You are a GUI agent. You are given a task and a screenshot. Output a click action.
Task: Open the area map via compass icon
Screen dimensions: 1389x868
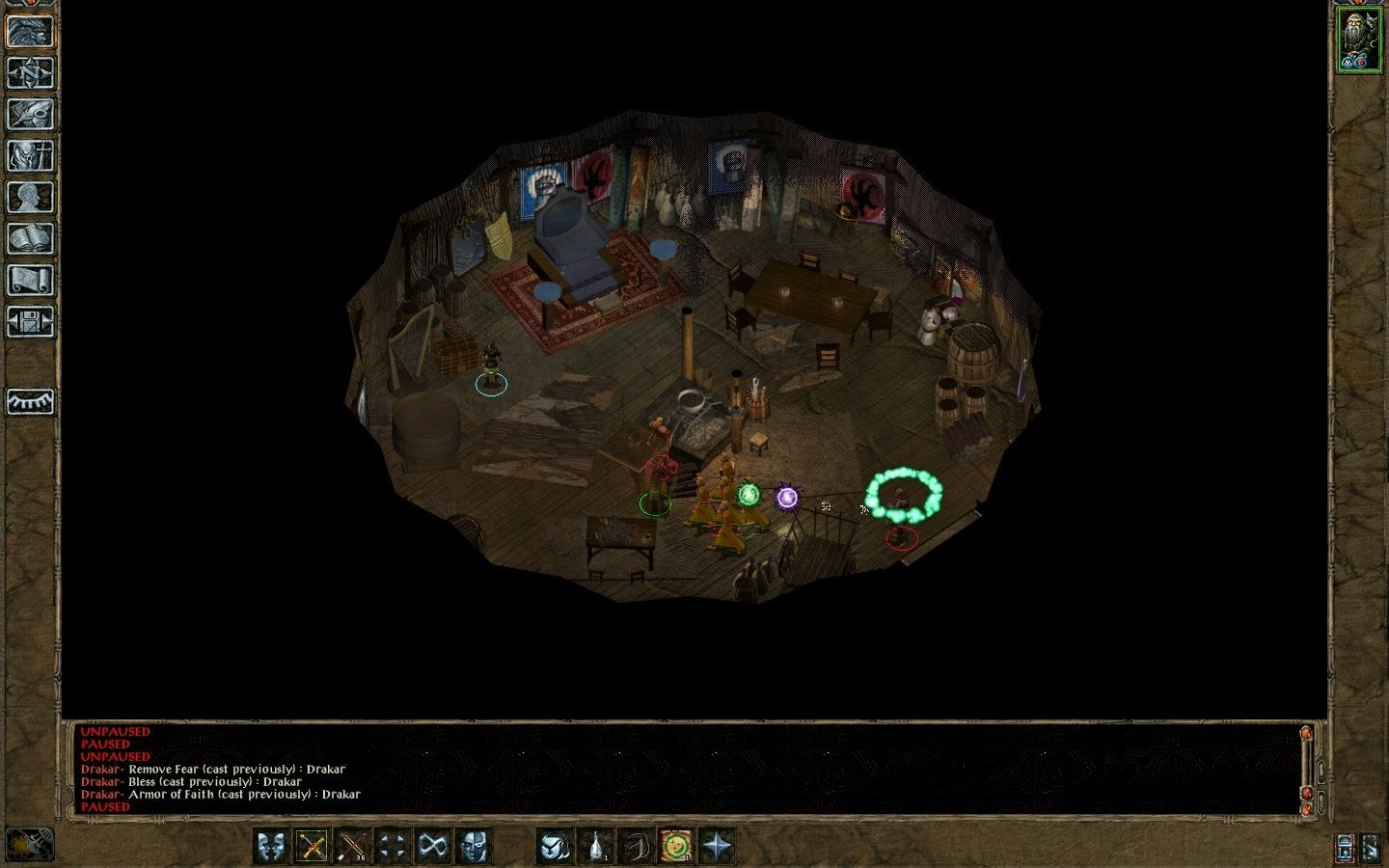point(29,72)
